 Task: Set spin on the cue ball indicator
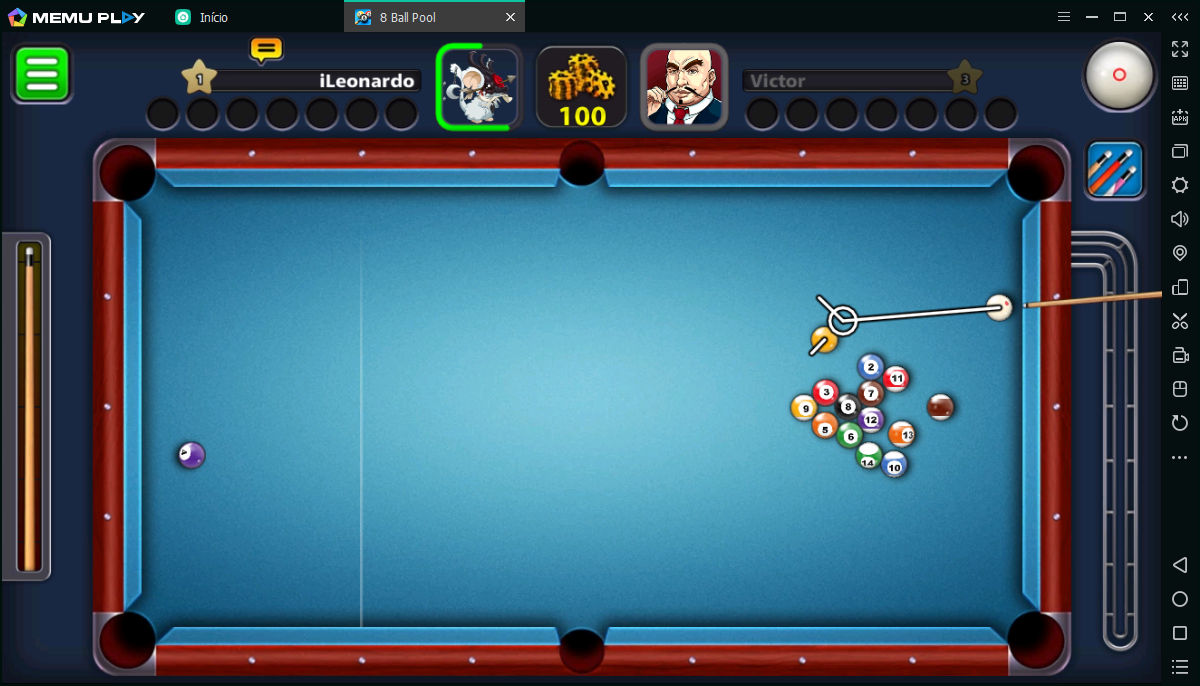click(1119, 75)
